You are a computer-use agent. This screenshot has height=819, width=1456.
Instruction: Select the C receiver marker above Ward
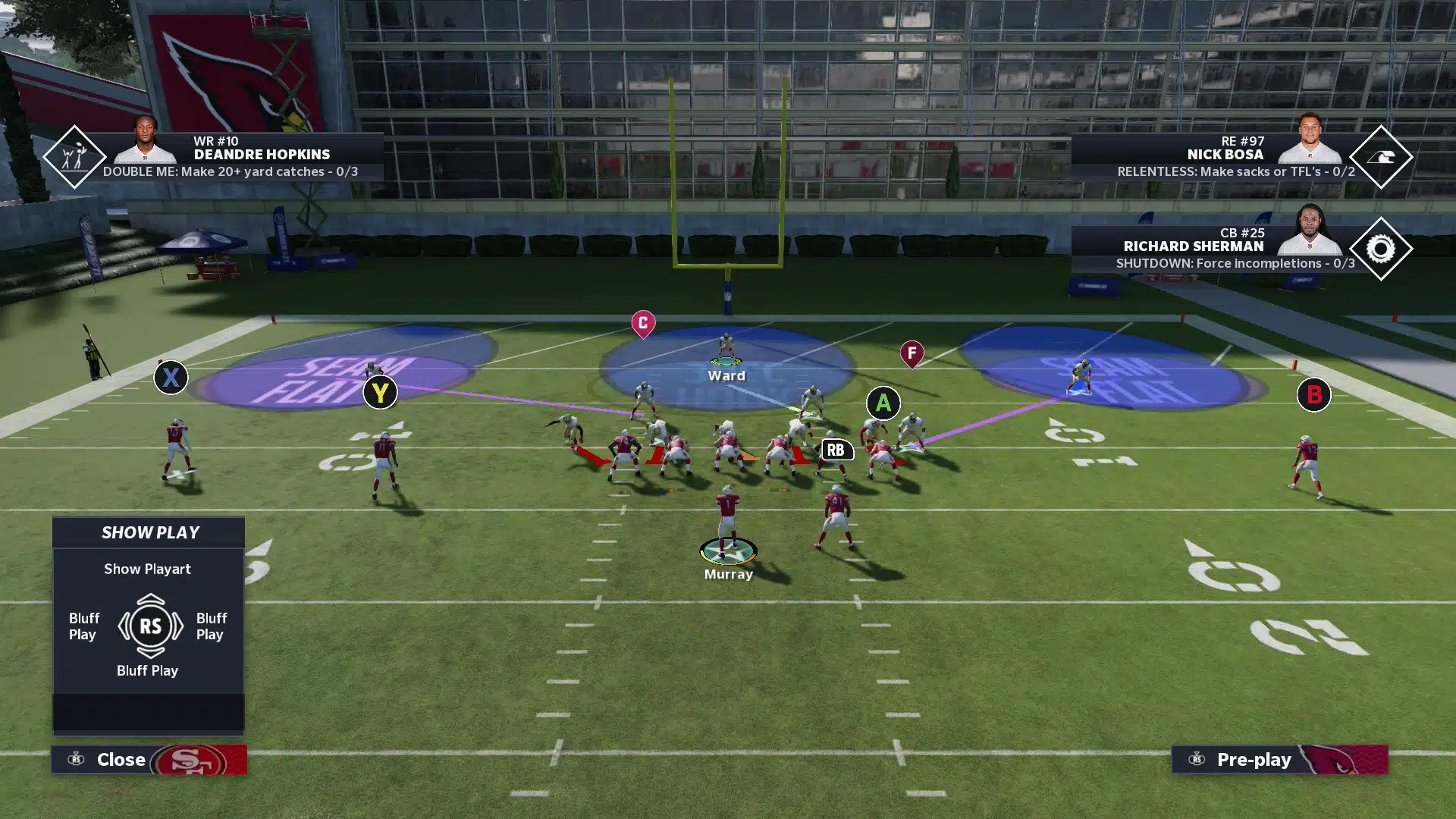tap(642, 322)
